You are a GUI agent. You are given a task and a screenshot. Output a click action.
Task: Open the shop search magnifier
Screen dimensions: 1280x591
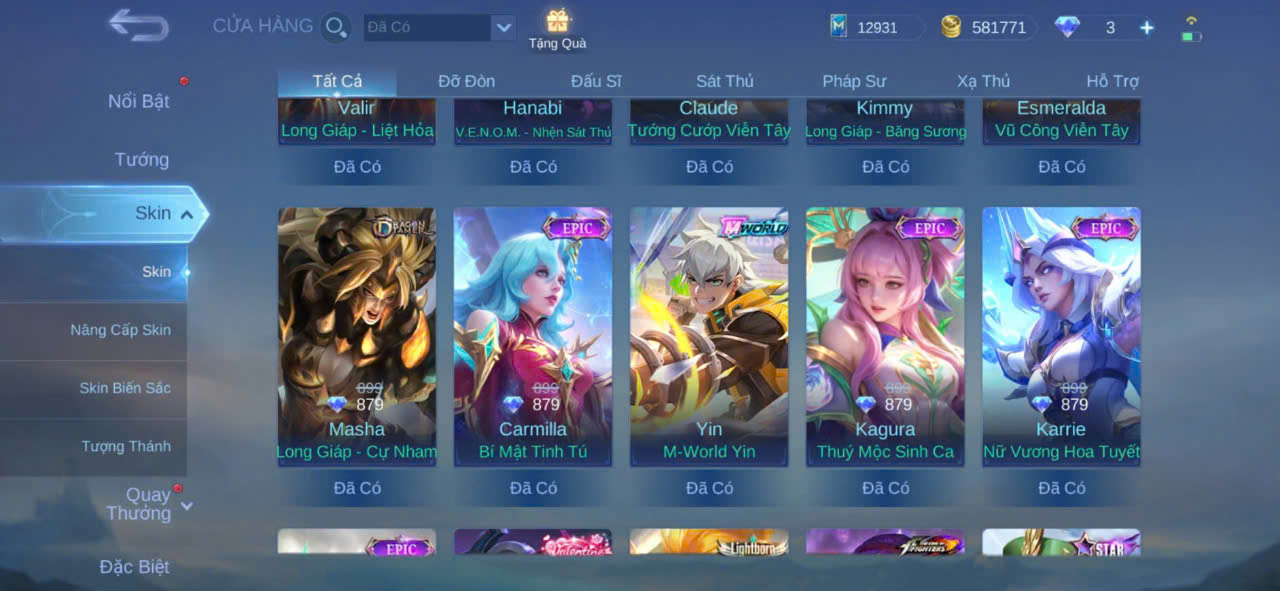point(336,27)
